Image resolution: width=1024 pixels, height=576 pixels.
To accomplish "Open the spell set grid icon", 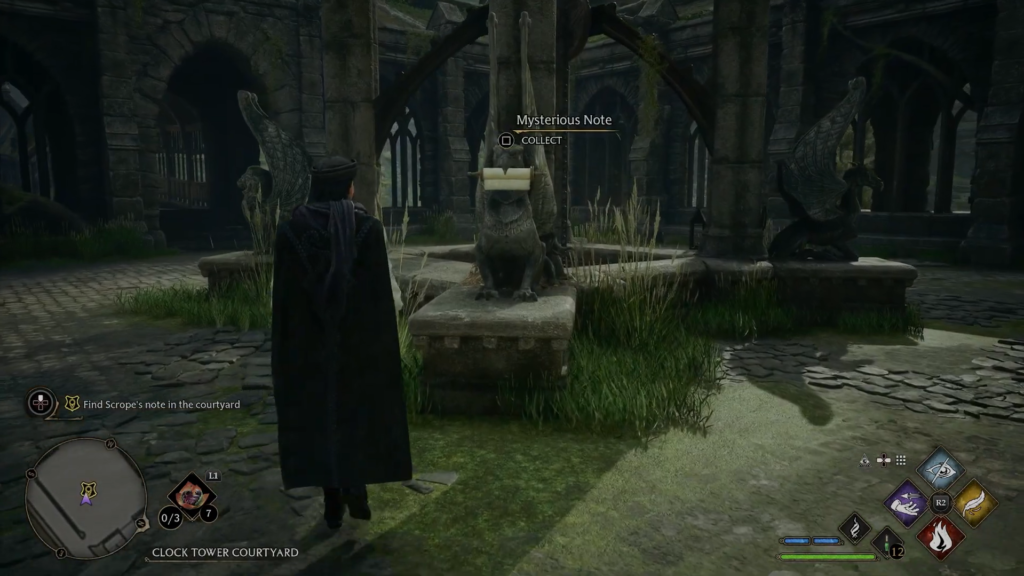I will (901, 460).
